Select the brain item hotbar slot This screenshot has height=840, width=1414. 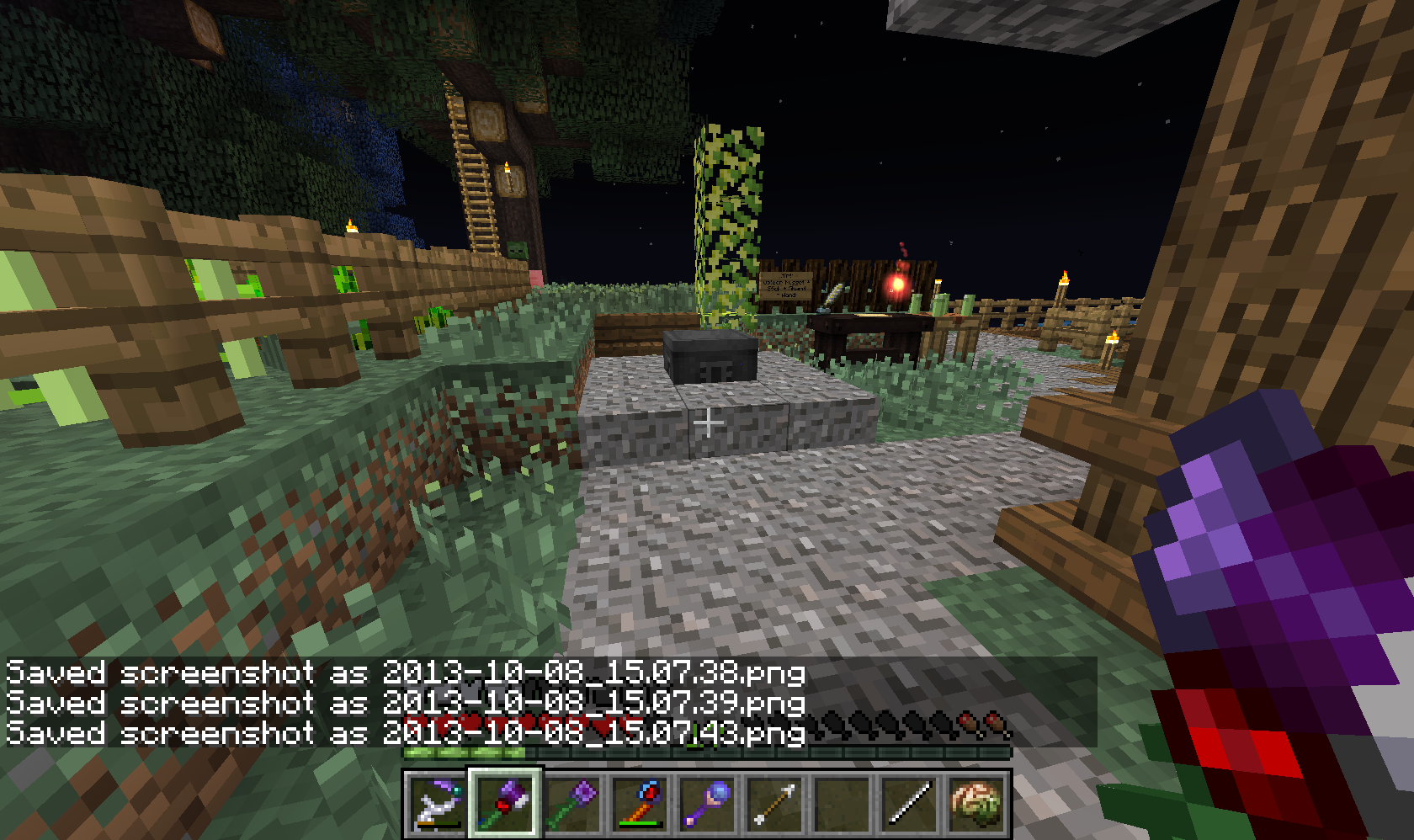coord(976,804)
